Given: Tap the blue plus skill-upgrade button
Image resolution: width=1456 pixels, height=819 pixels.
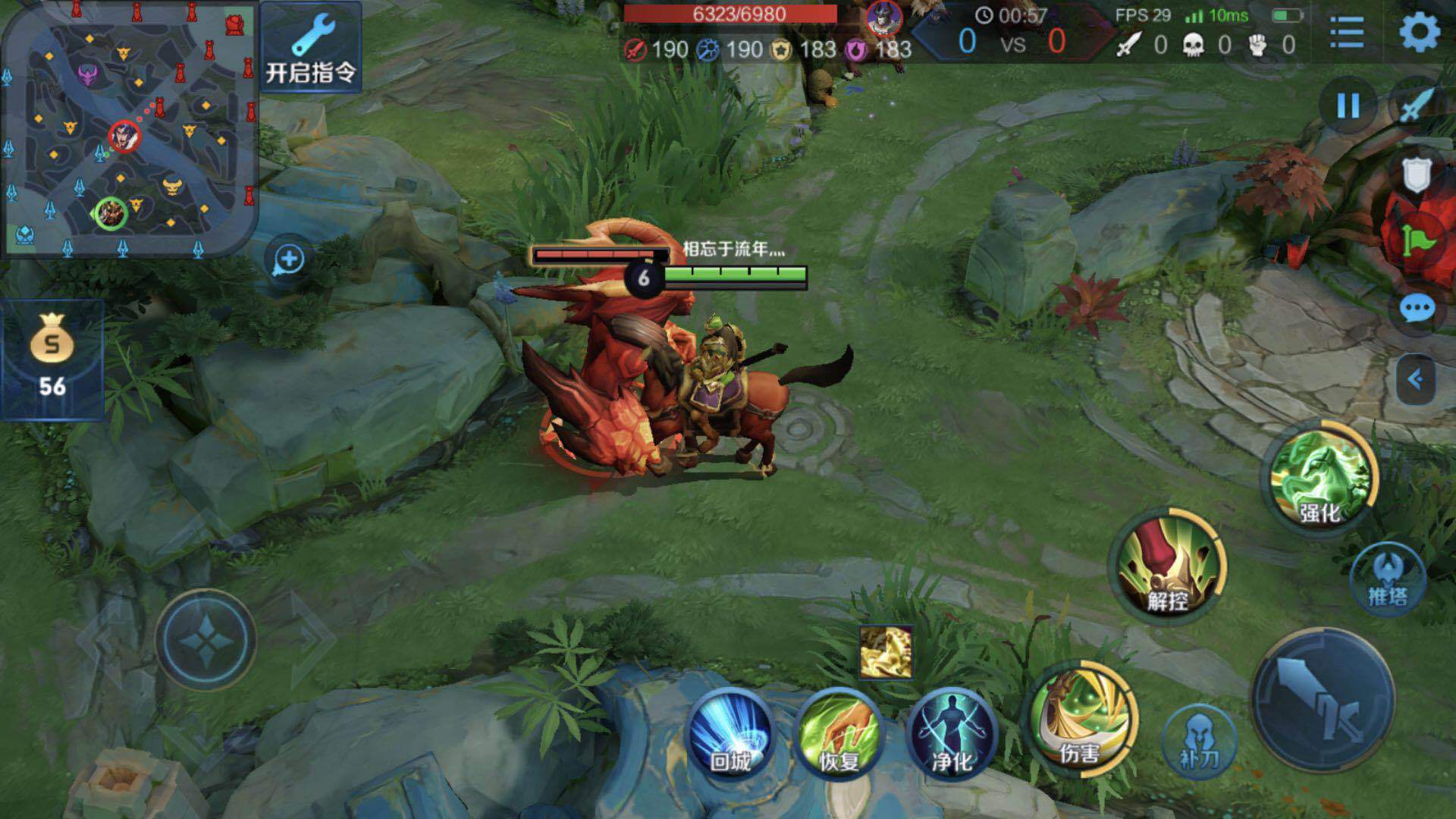Looking at the screenshot, I should pyautogui.click(x=288, y=259).
